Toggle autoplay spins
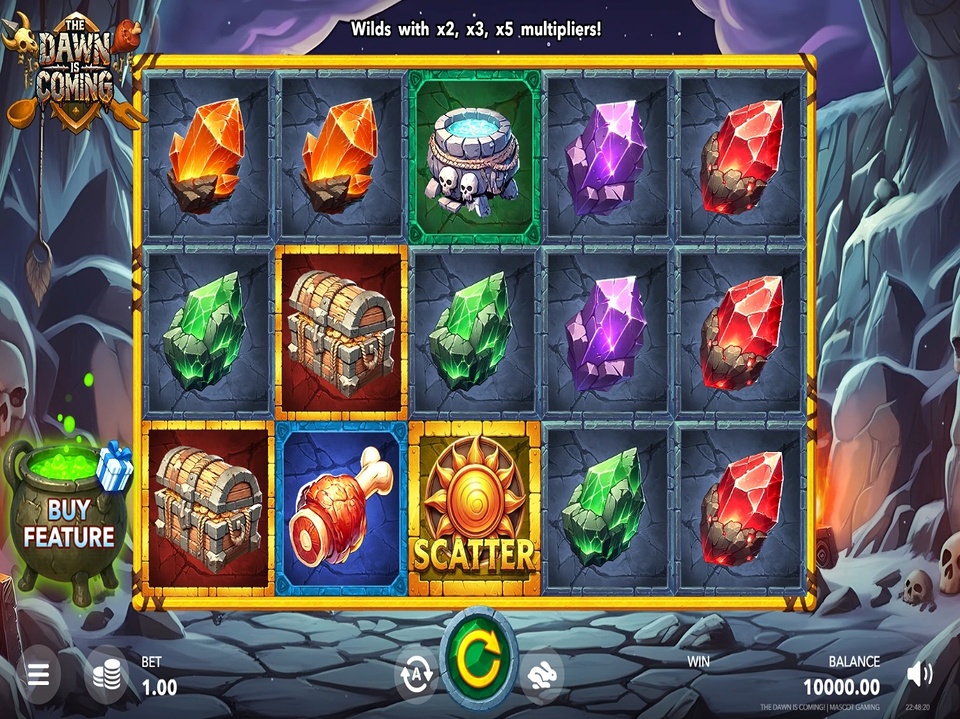This screenshot has height=719, width=960. pyautogui.click(x=416, y=673)
